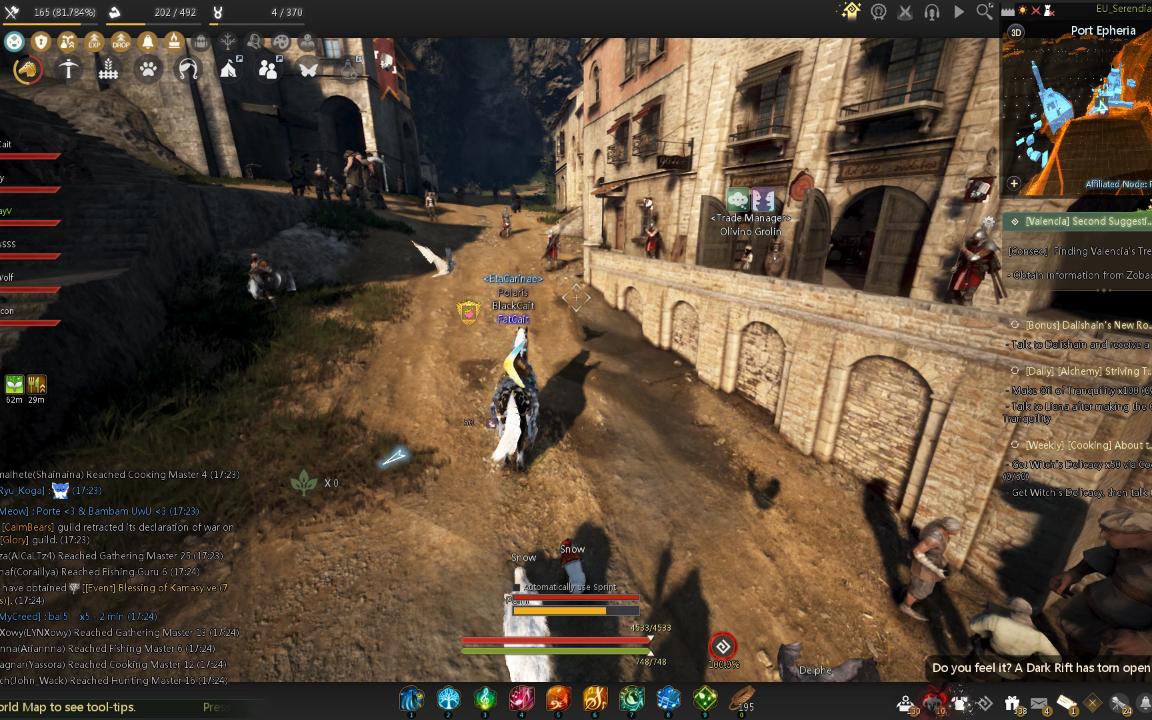Open the magnifying glass search icon

click(x=984, y=12)
